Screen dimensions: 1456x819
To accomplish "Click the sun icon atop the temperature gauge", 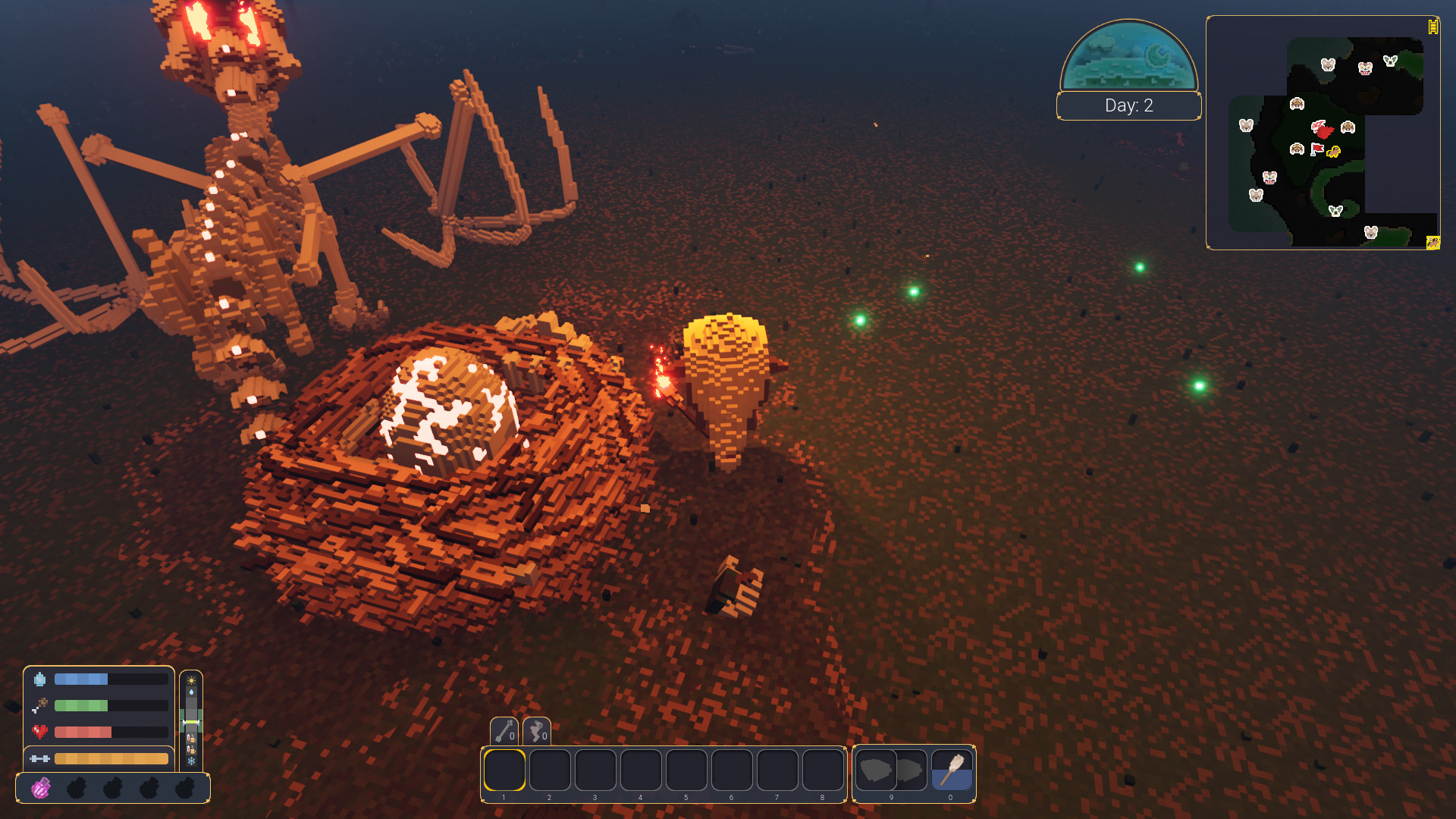I will pos(191,680).
